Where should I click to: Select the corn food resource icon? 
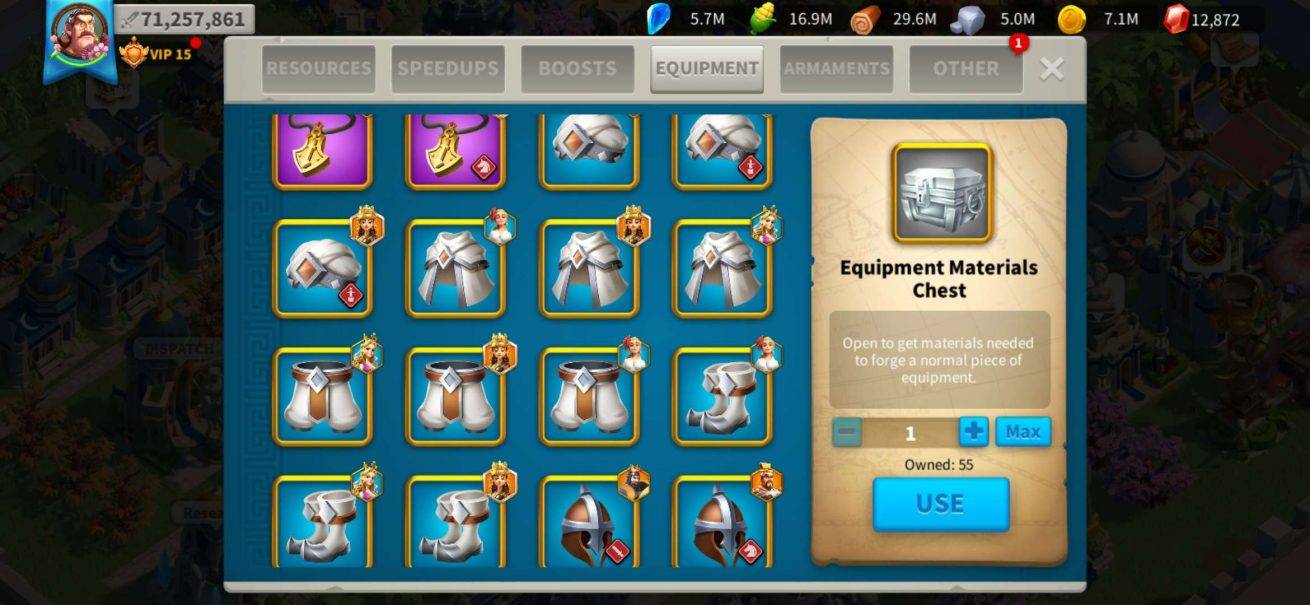click(763, 19)
